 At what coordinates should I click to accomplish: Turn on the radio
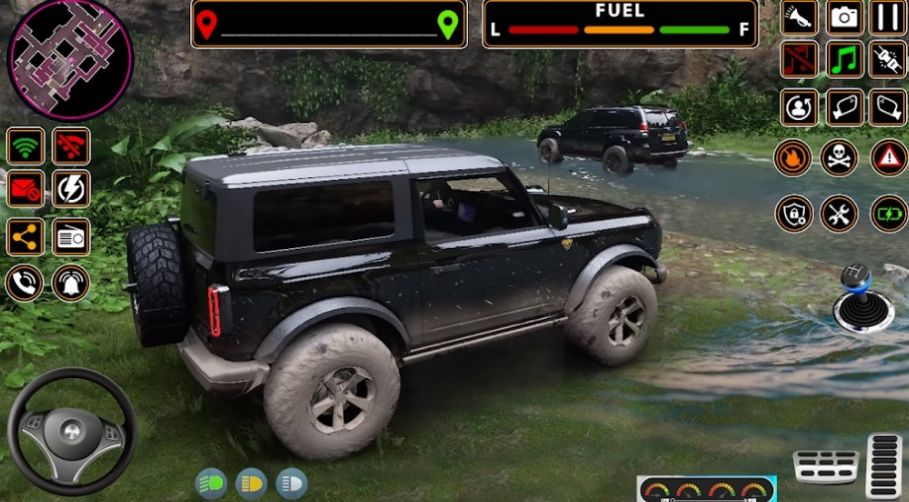coord(71,237)
